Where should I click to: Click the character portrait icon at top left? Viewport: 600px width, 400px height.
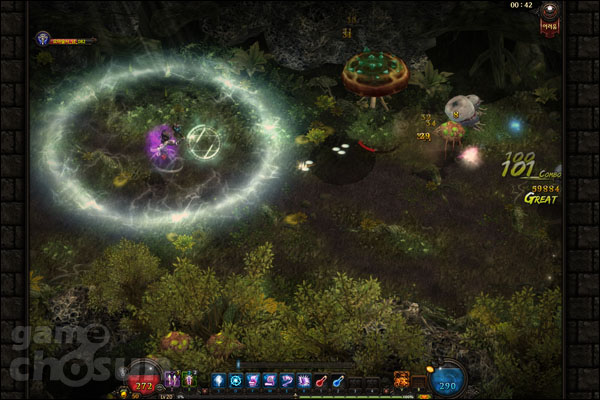coord(43,39)
